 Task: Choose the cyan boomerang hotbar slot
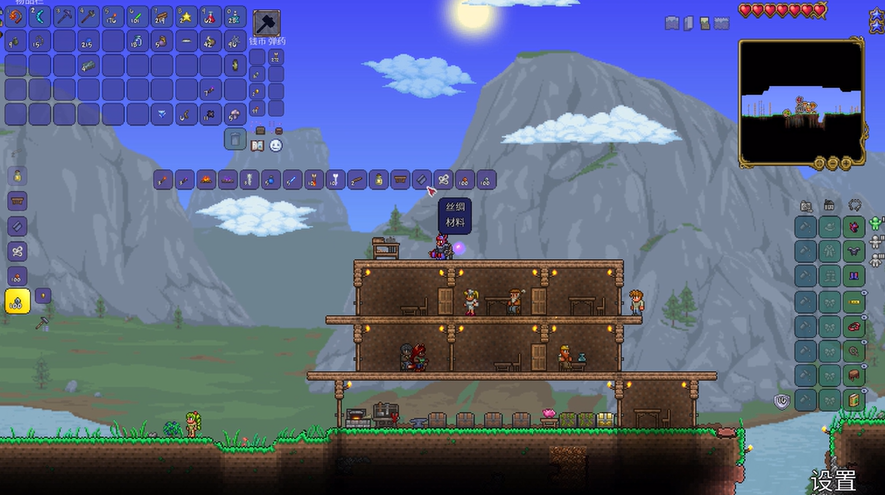click(x=40, y=16)
